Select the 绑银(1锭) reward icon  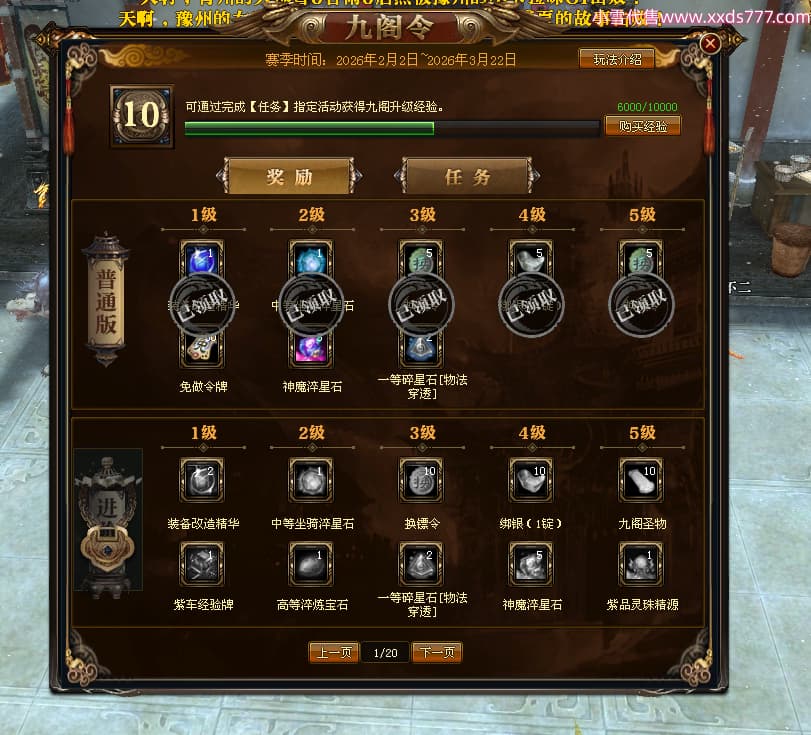pyautogui.click(x=531, y=479)
